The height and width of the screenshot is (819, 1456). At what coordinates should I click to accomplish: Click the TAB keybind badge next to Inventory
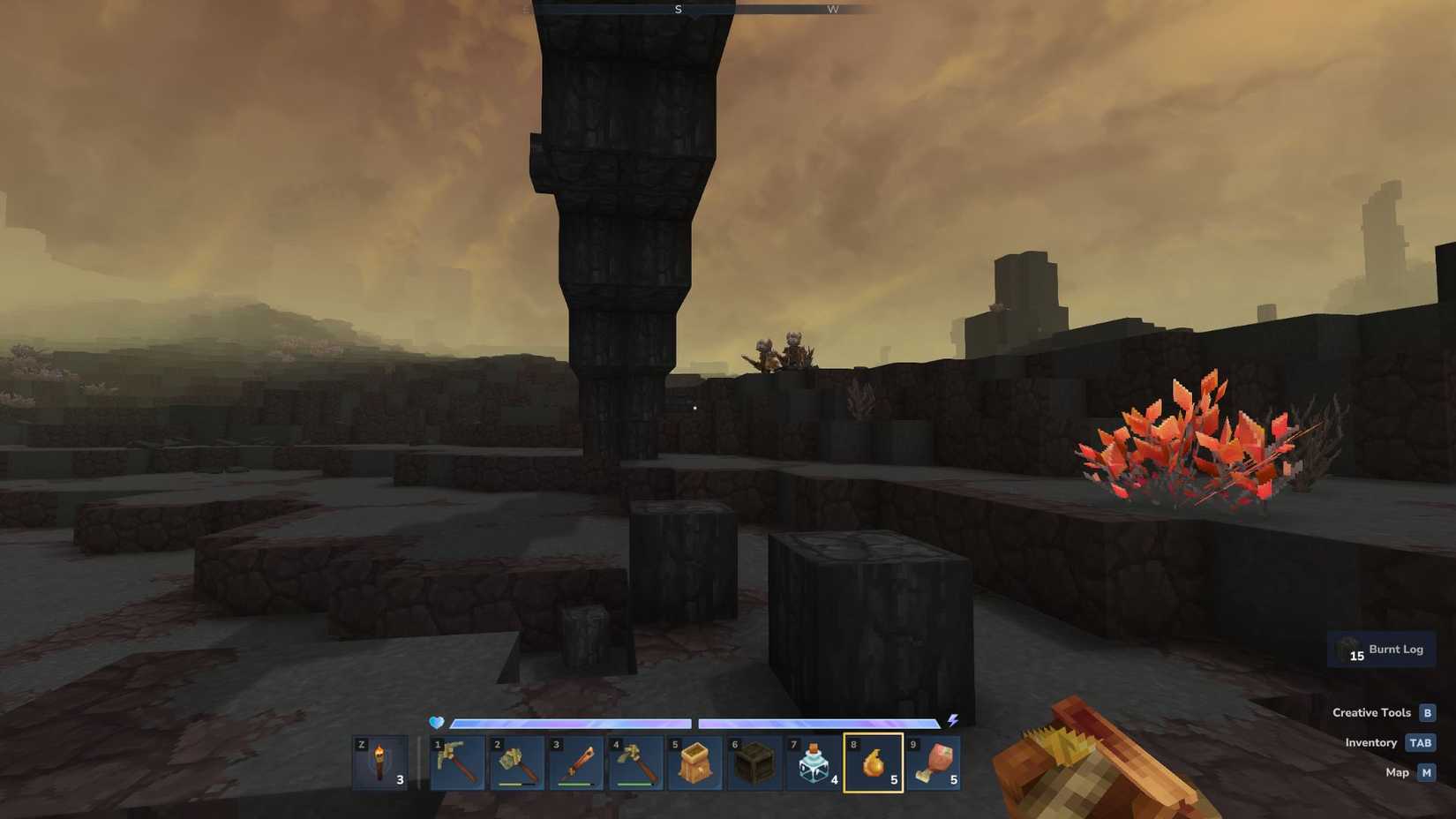(1421, 742)
